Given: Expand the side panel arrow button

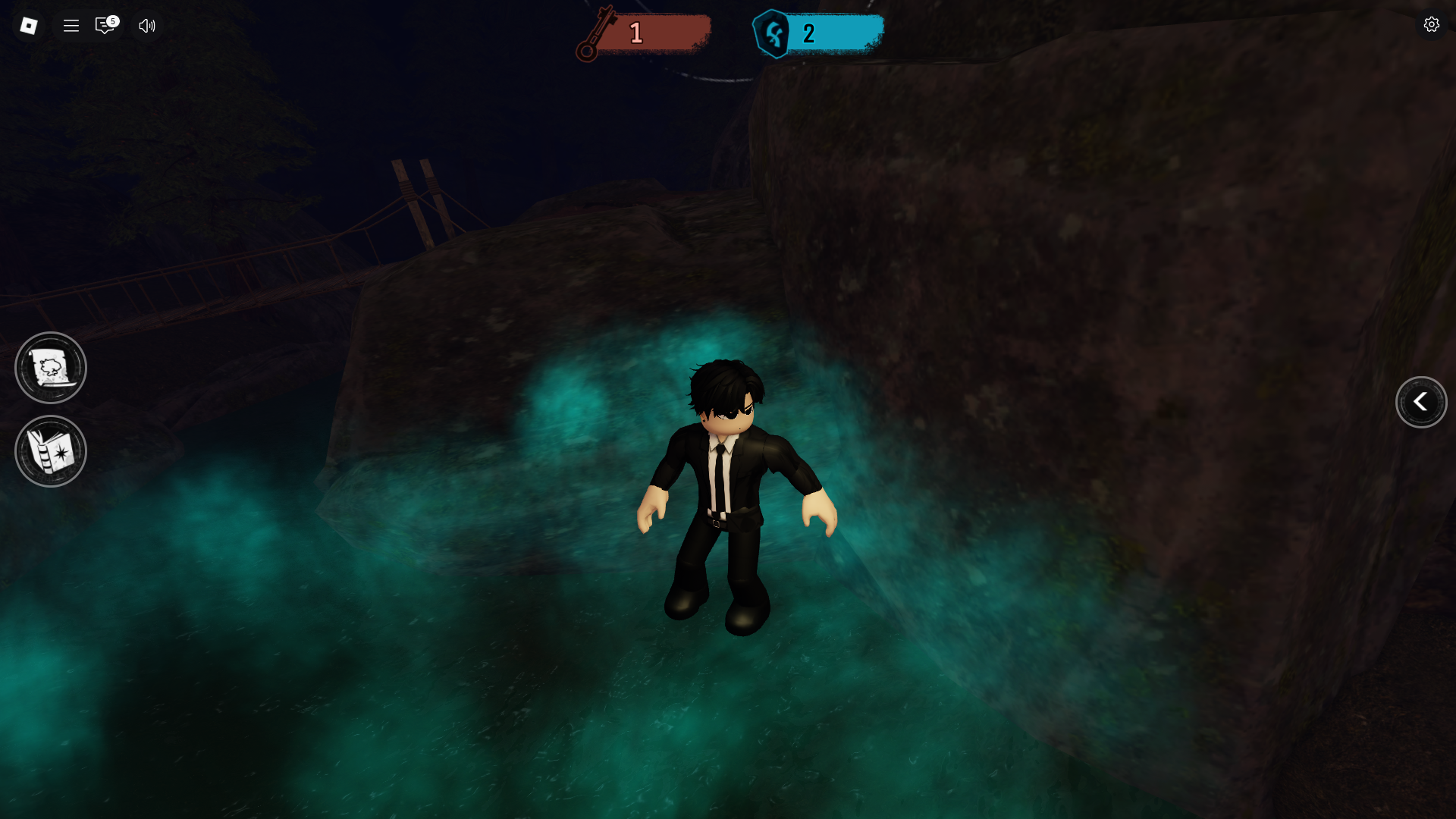Looking at the screenshot, I should [x=1421, y=402].
